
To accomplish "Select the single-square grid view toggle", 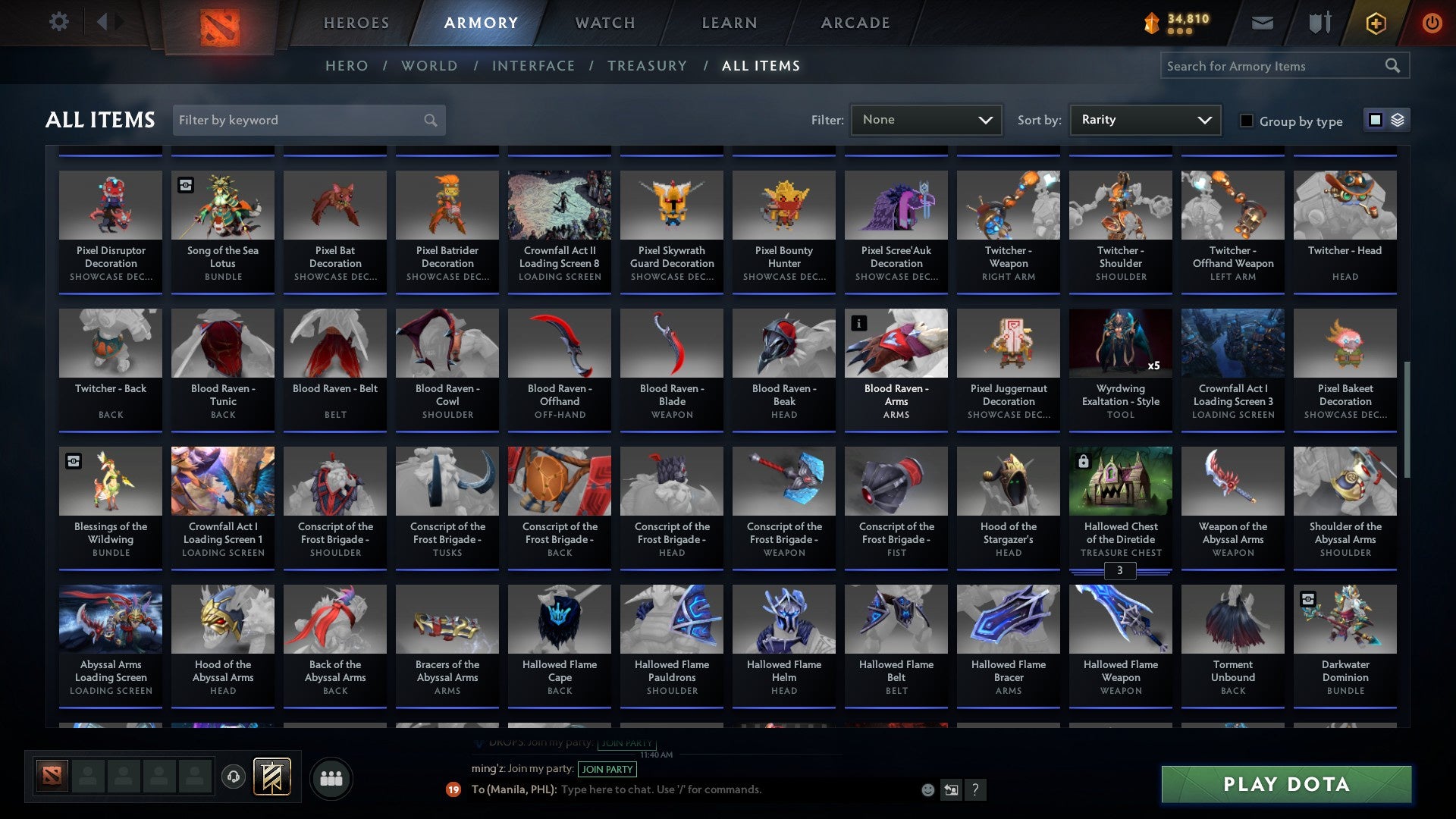I will click(x=1375, y=120).
